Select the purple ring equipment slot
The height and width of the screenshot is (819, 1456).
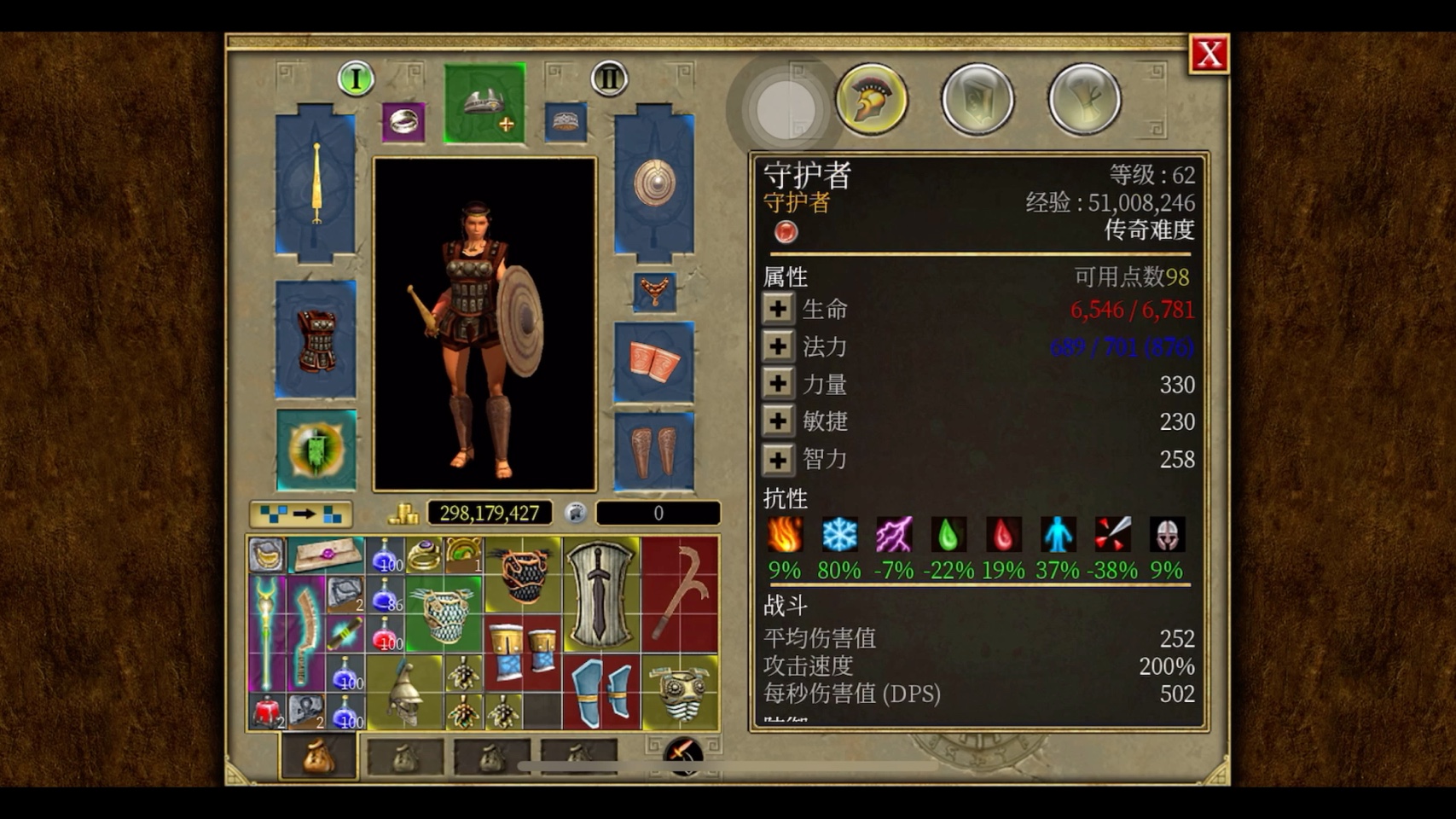pyautogui.click(x=403, y=122)
